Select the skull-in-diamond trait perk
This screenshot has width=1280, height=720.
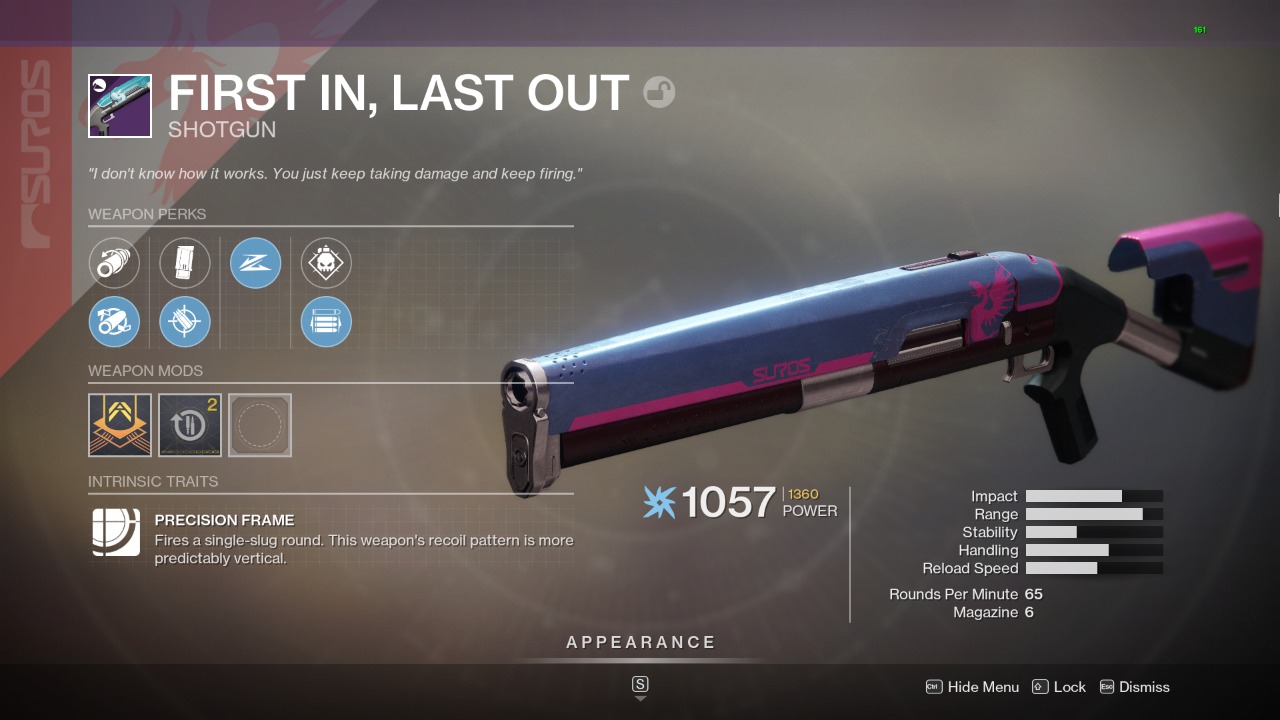(x=326, y=263)
